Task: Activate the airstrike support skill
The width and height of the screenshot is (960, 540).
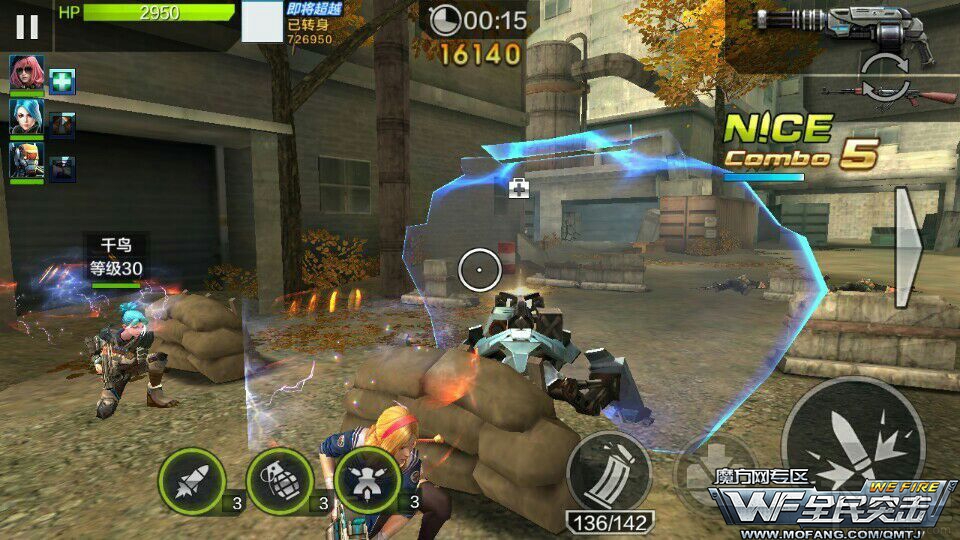Action: (367, 478)
